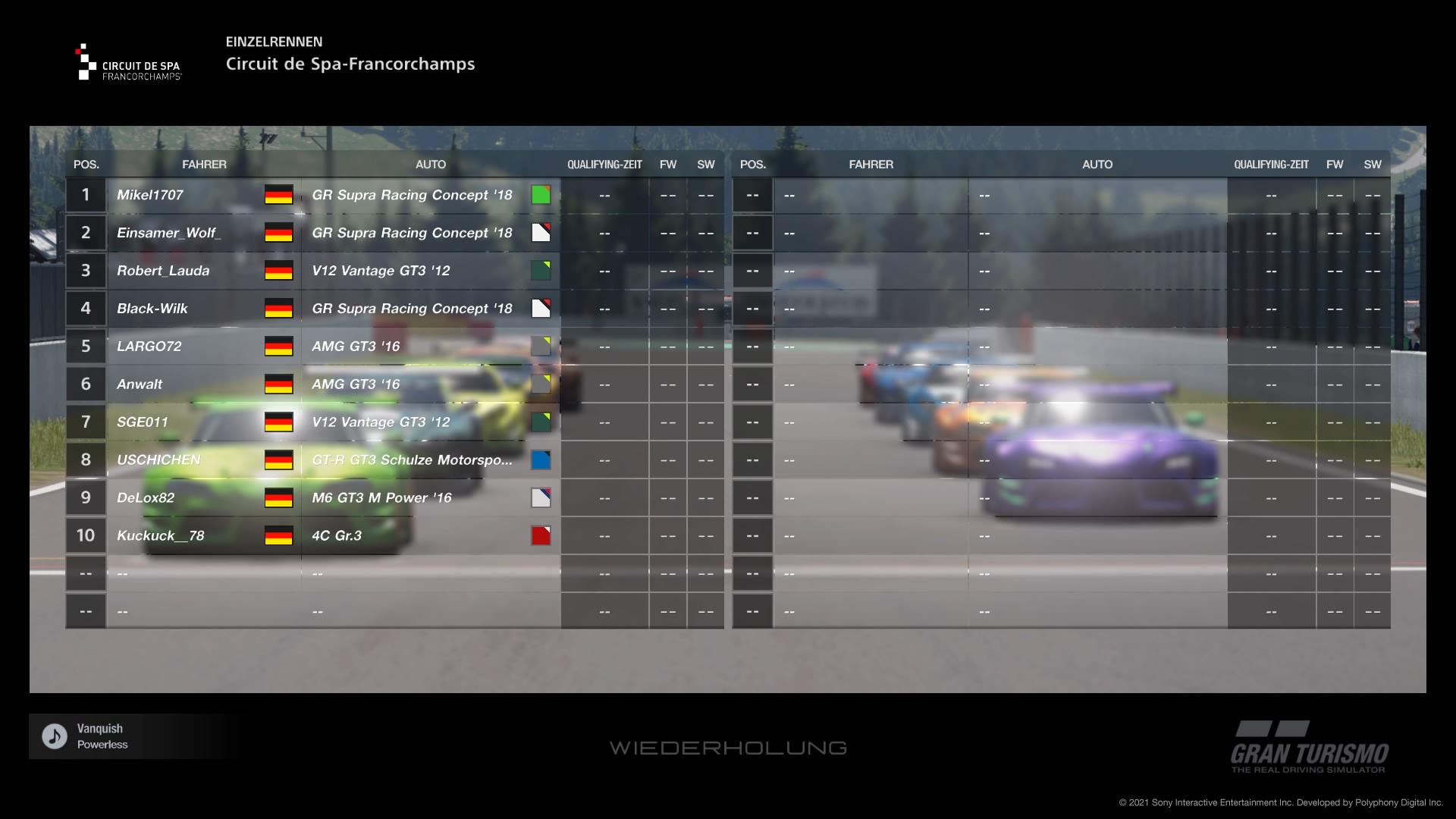Click the QUALIFYING-ZEIT column header
The image size is (1456, 819).
[x=604, y=164]
